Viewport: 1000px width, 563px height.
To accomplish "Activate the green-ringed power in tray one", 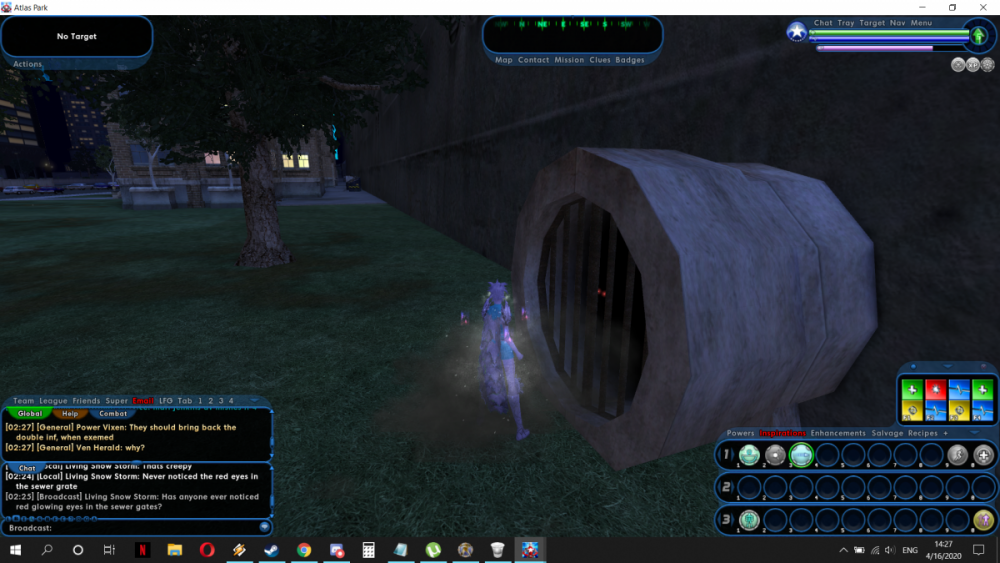I will [801, 456].
